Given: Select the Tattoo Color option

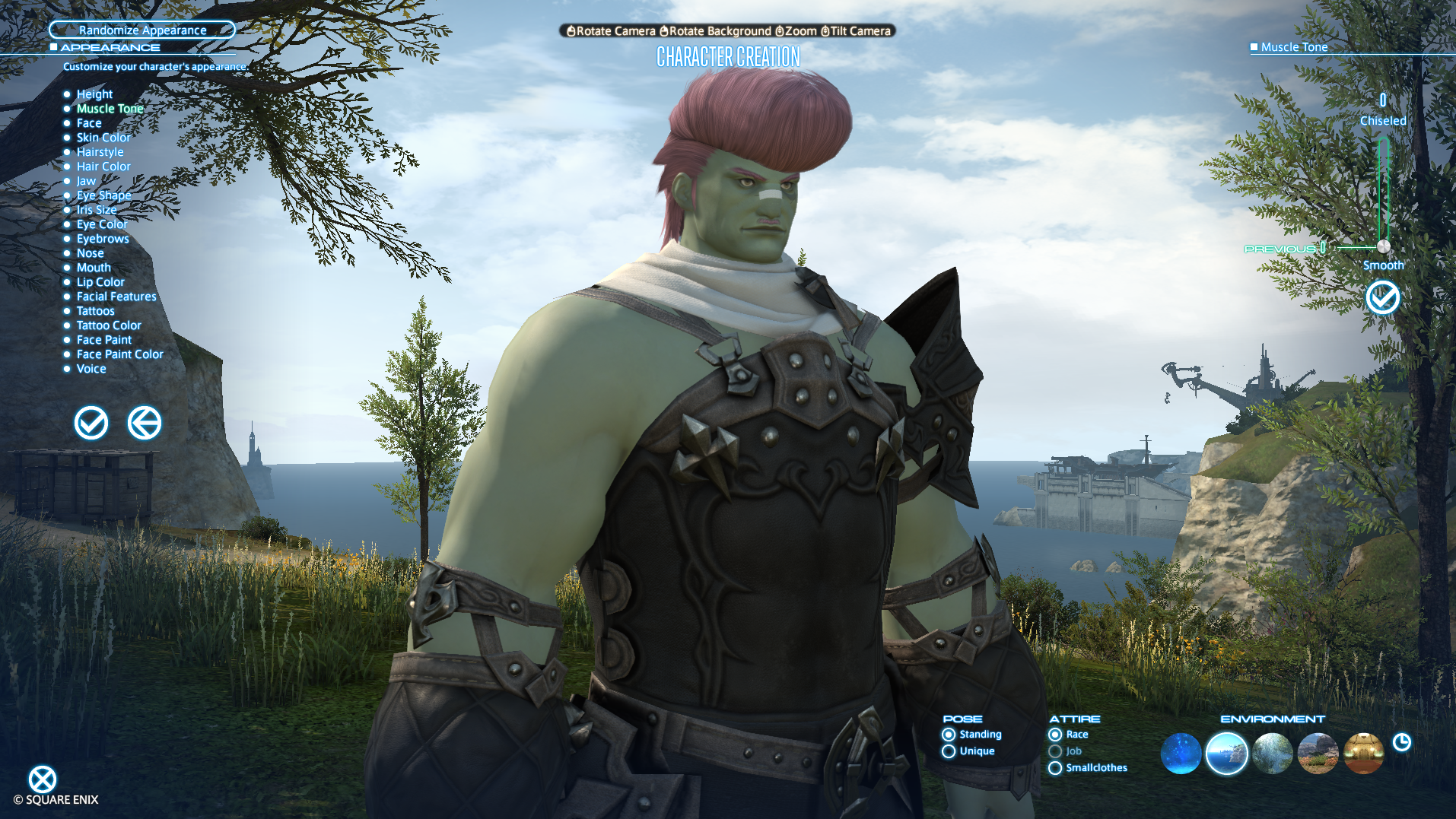Looking at the screenshot, I should (x=109, y=325).
